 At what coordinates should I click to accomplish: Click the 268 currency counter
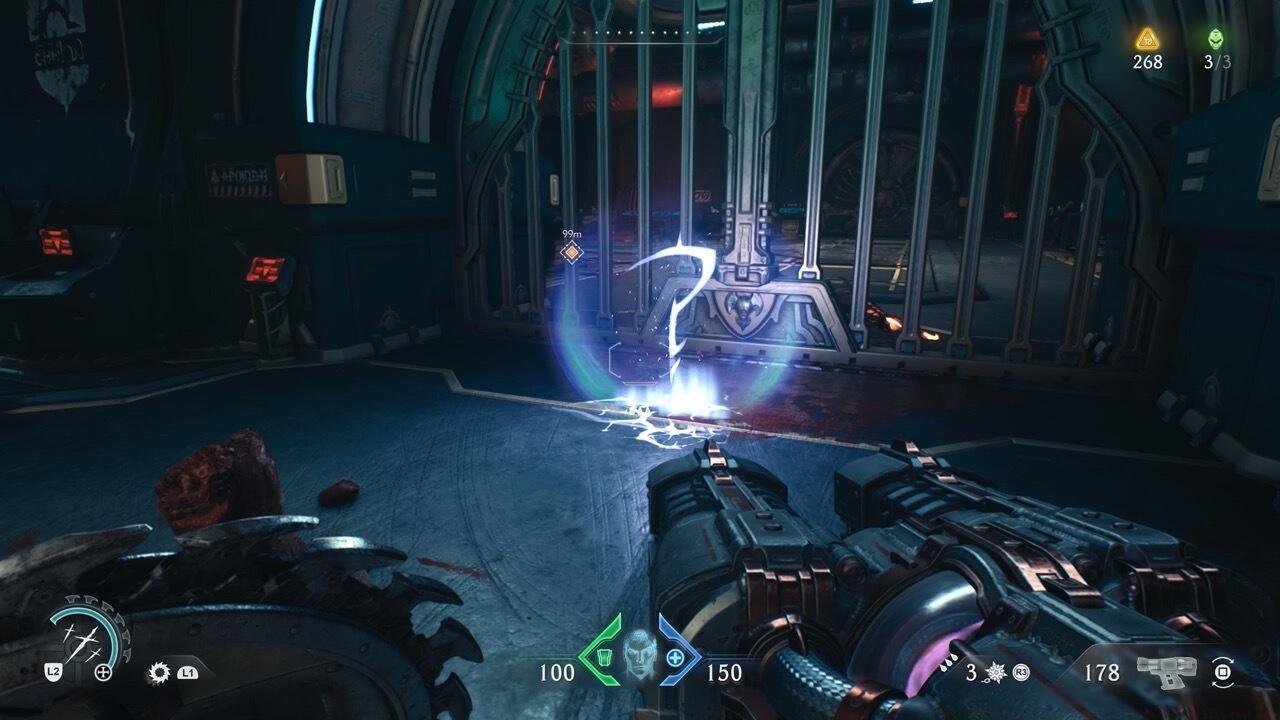1148,62
